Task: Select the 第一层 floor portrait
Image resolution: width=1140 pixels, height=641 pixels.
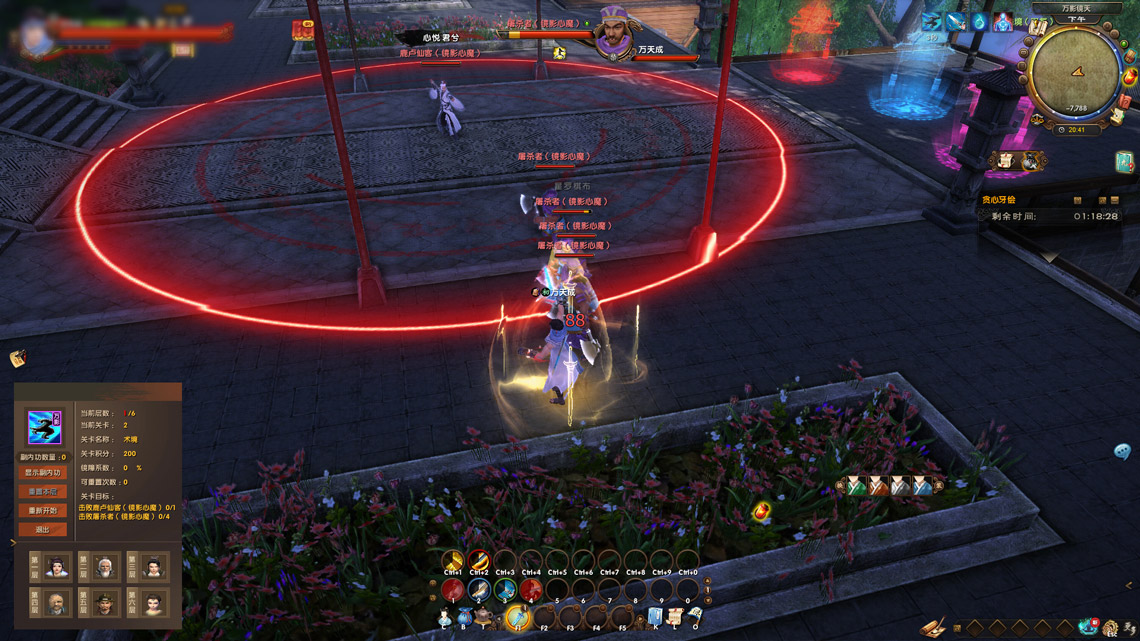Action: [57, 567]
